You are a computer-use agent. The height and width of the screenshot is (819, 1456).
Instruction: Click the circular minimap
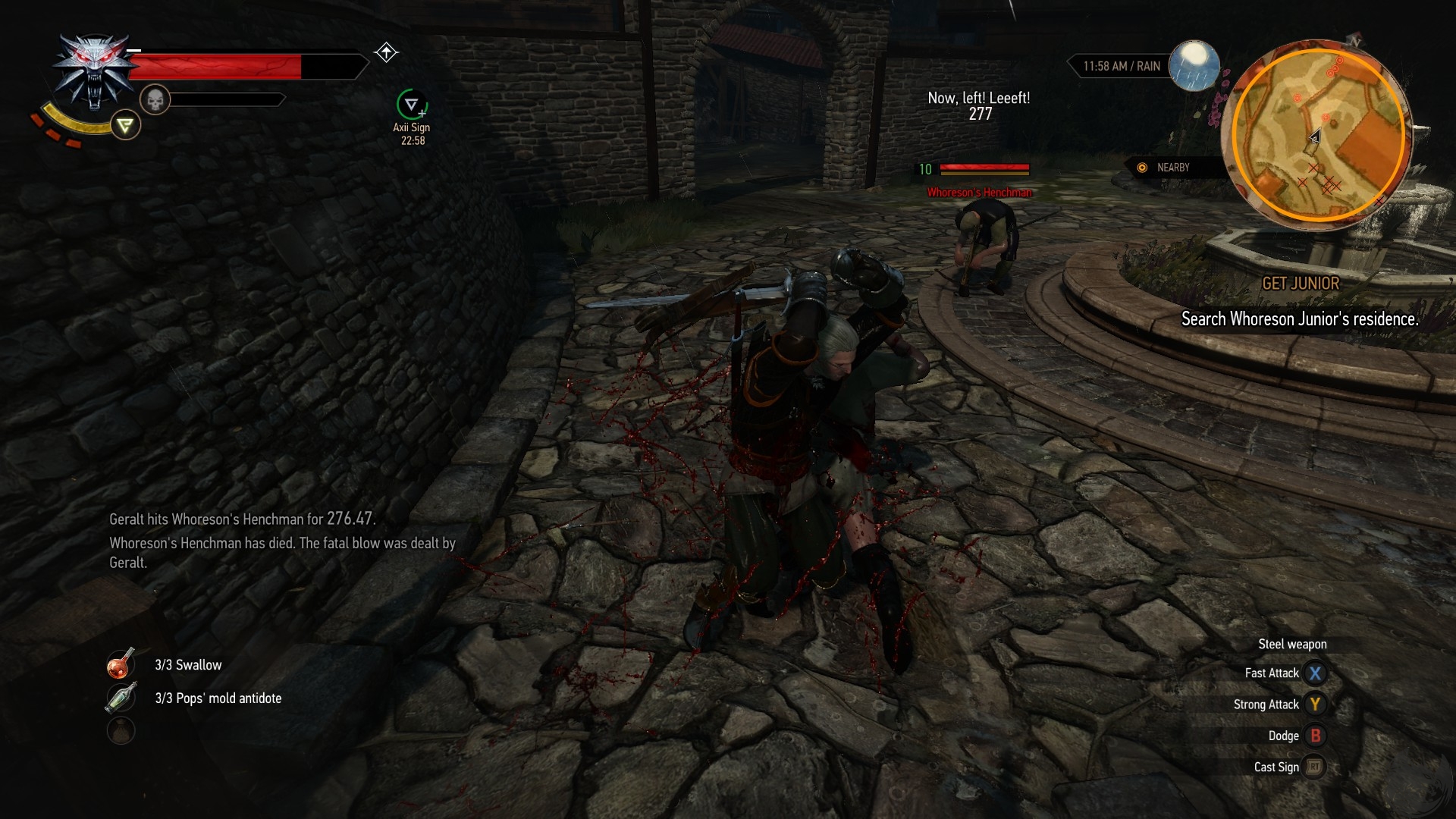point(1318,135)
